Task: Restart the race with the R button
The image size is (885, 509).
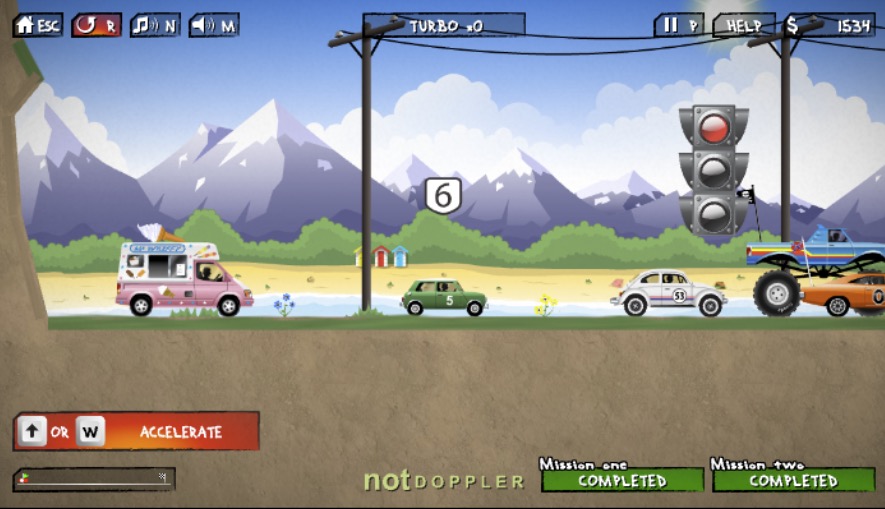Action: click(96, 25)
